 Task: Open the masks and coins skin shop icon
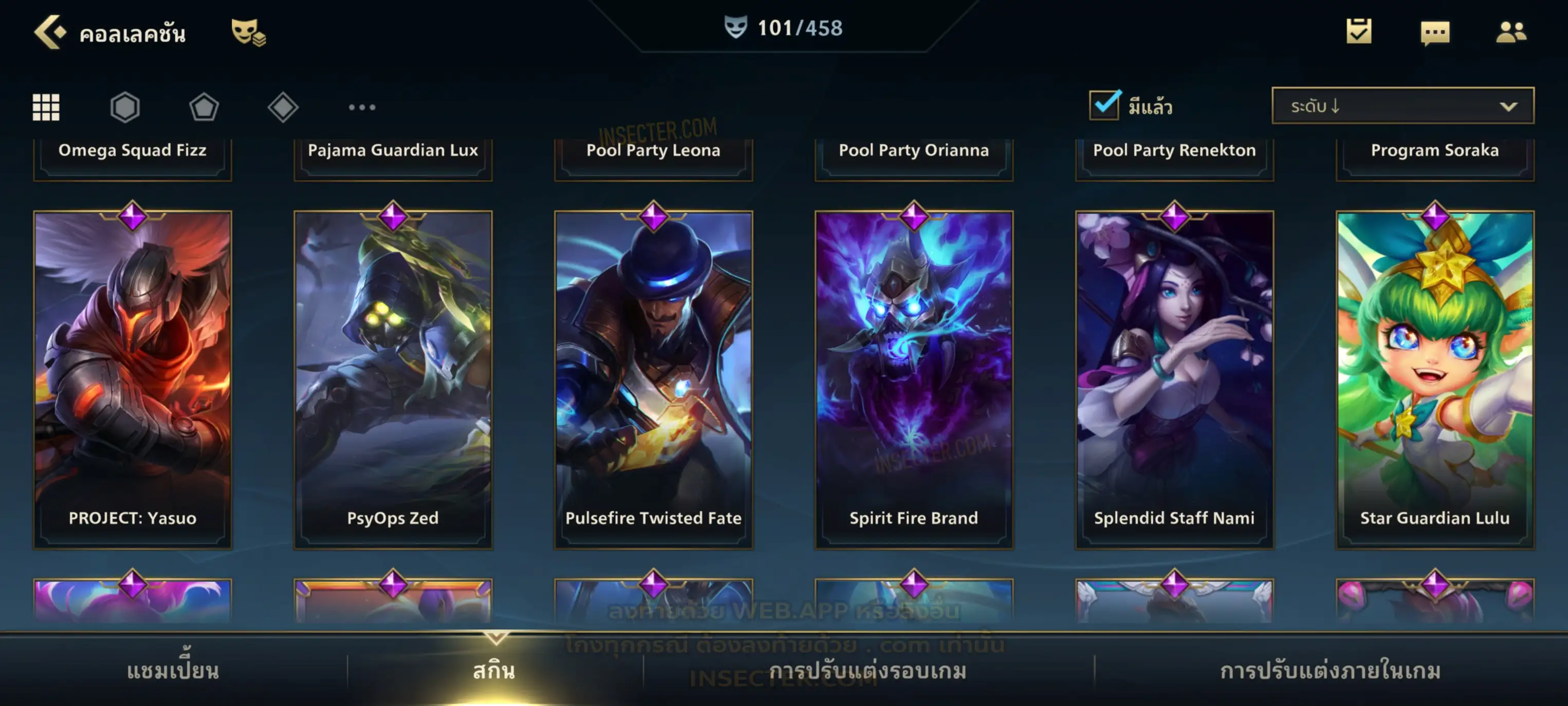coord(248,32)
